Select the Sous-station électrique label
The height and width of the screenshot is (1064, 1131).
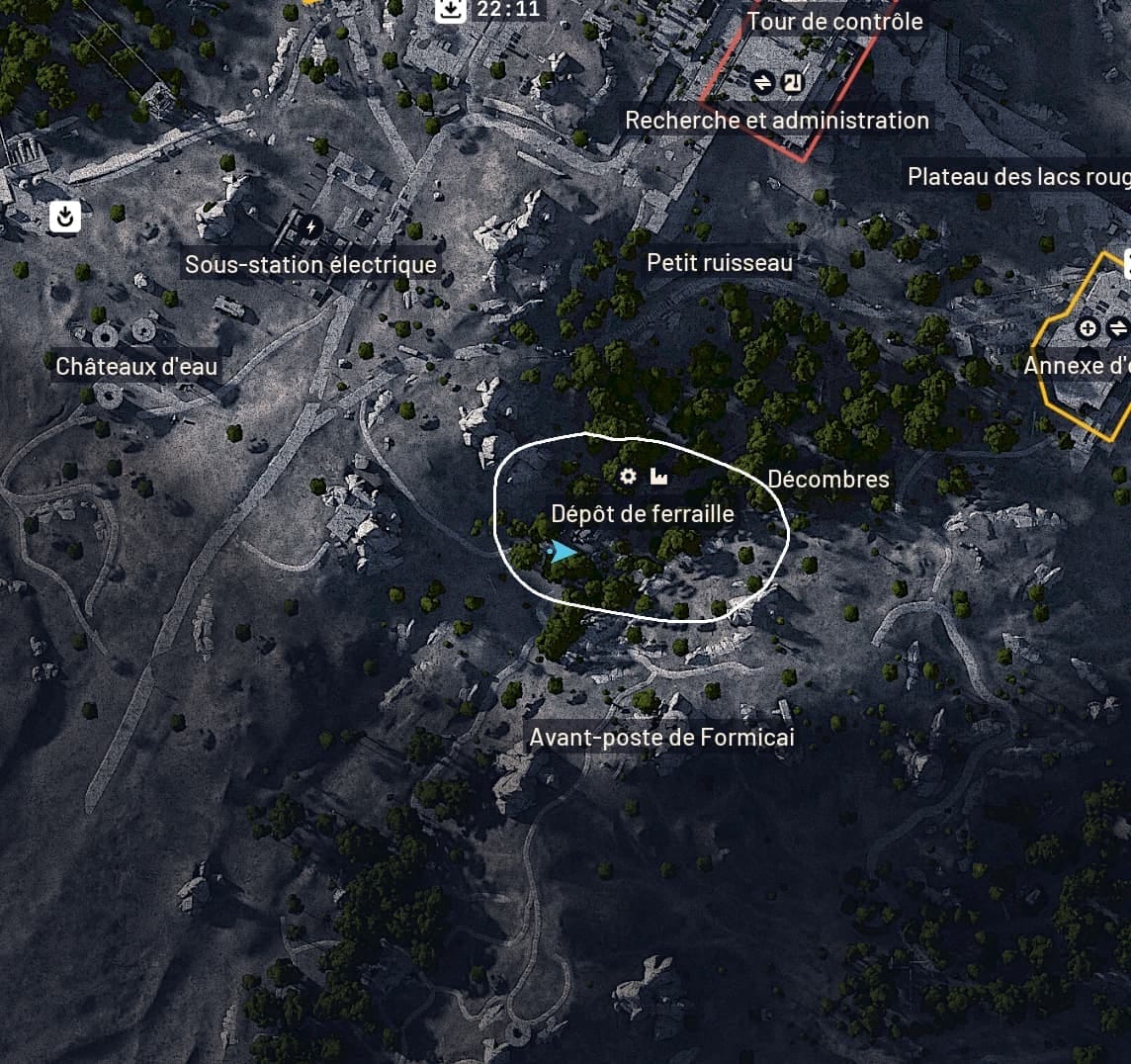(310, 265)
